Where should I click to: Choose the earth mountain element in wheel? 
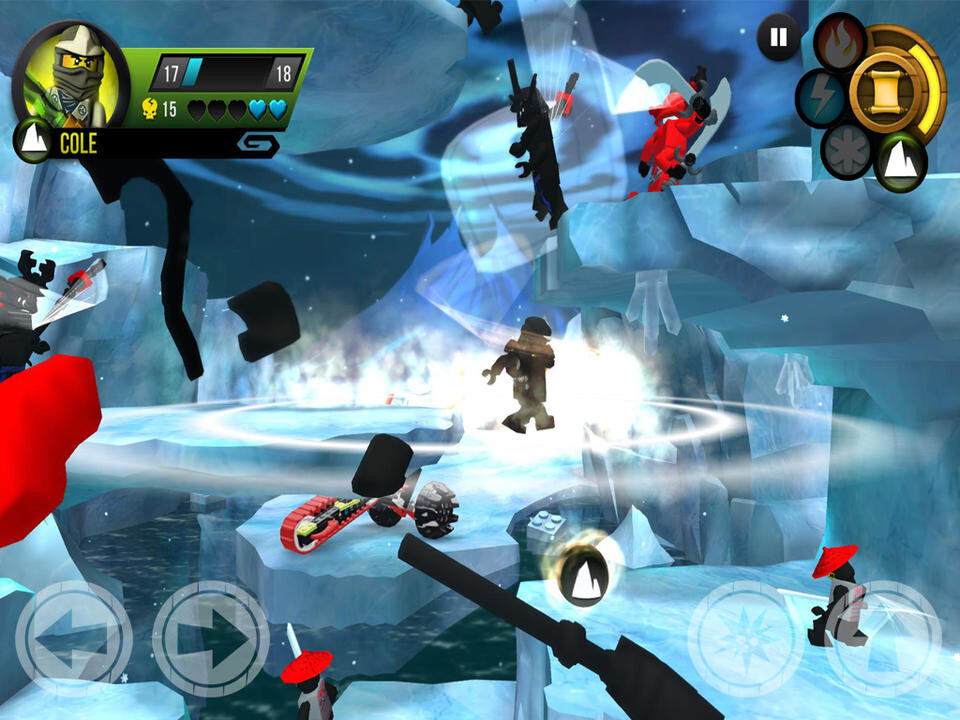coord(901,159)
